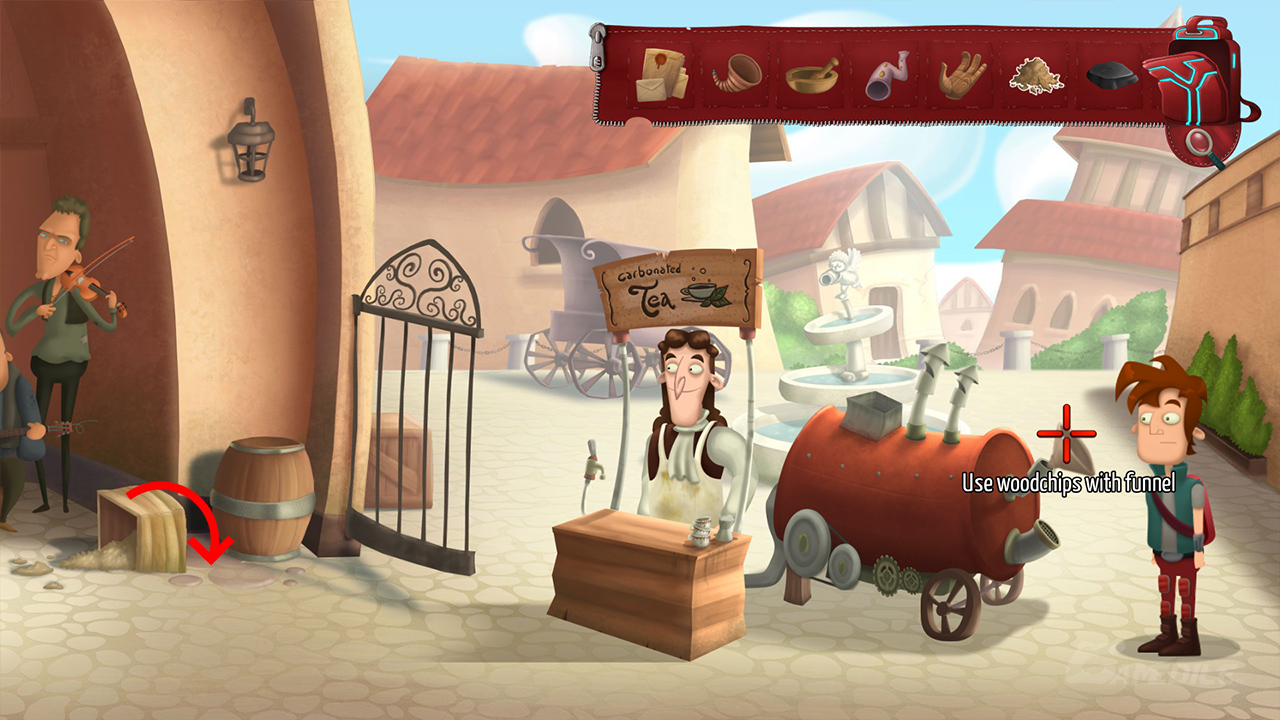
Task: Select the letters and envelopes inventory item
Action: 662,74
